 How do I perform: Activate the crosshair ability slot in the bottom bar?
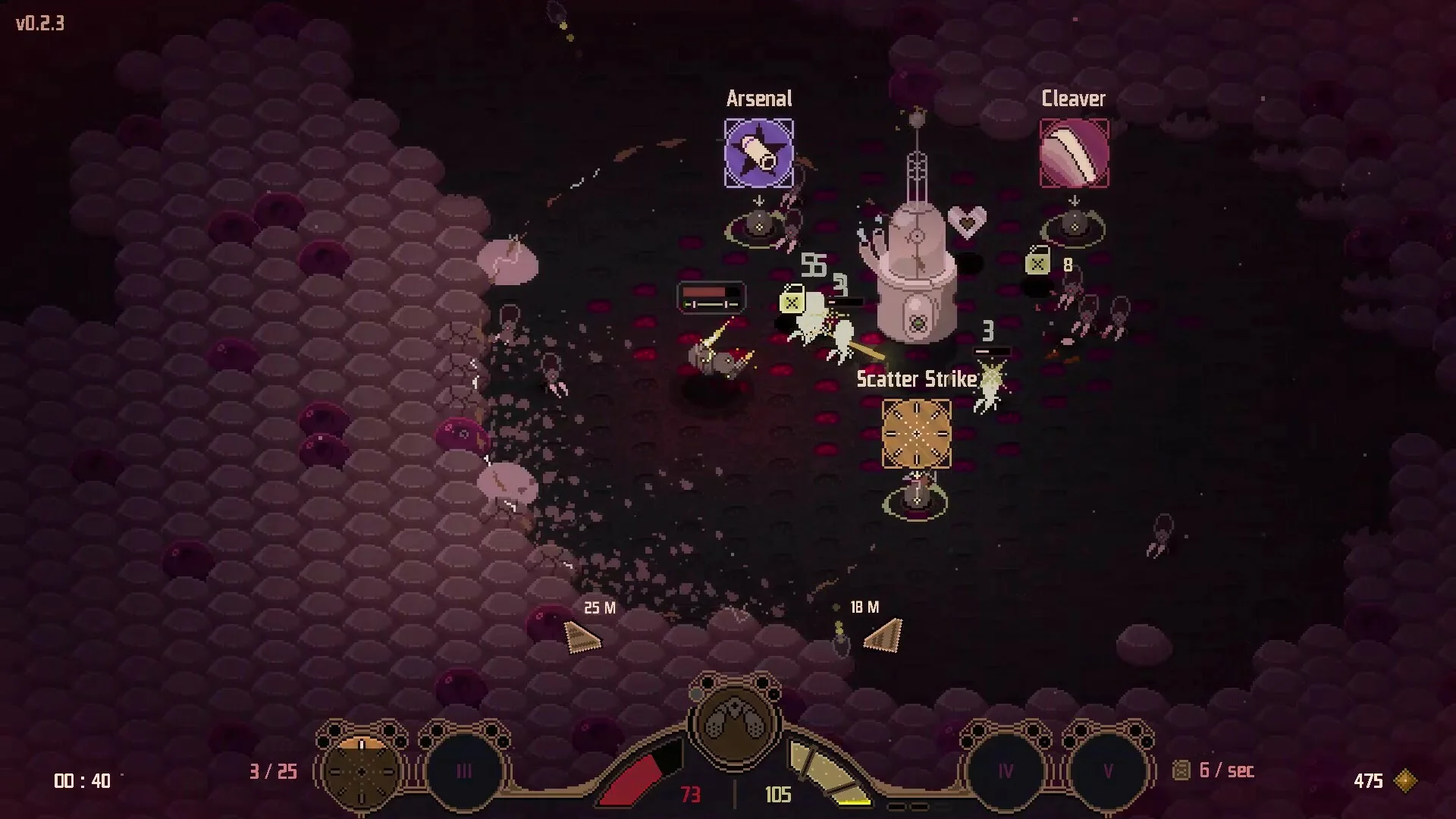pyautogui.click(x=362, y=770)
